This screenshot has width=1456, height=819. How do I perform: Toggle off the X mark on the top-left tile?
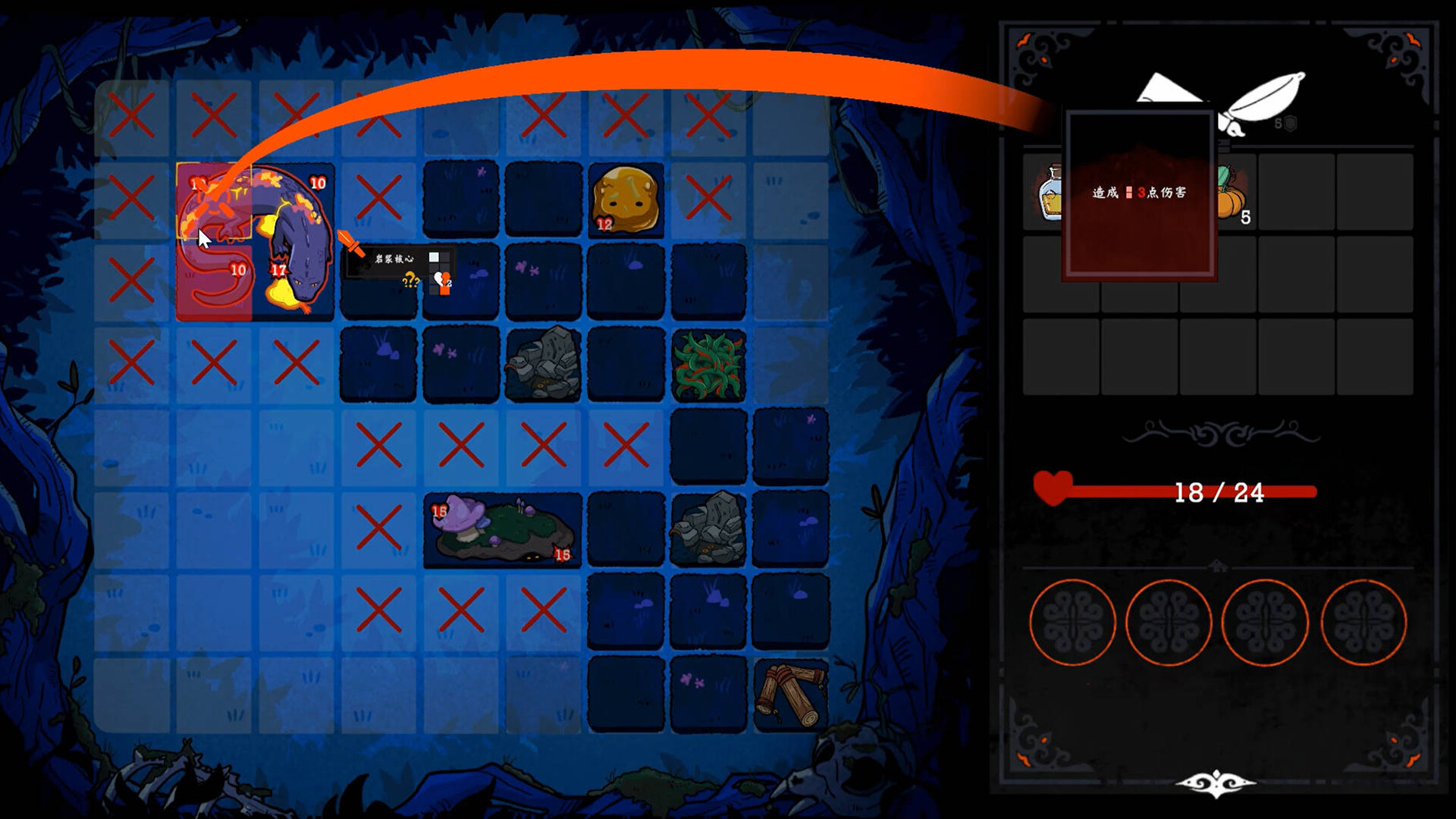point(131,114)
